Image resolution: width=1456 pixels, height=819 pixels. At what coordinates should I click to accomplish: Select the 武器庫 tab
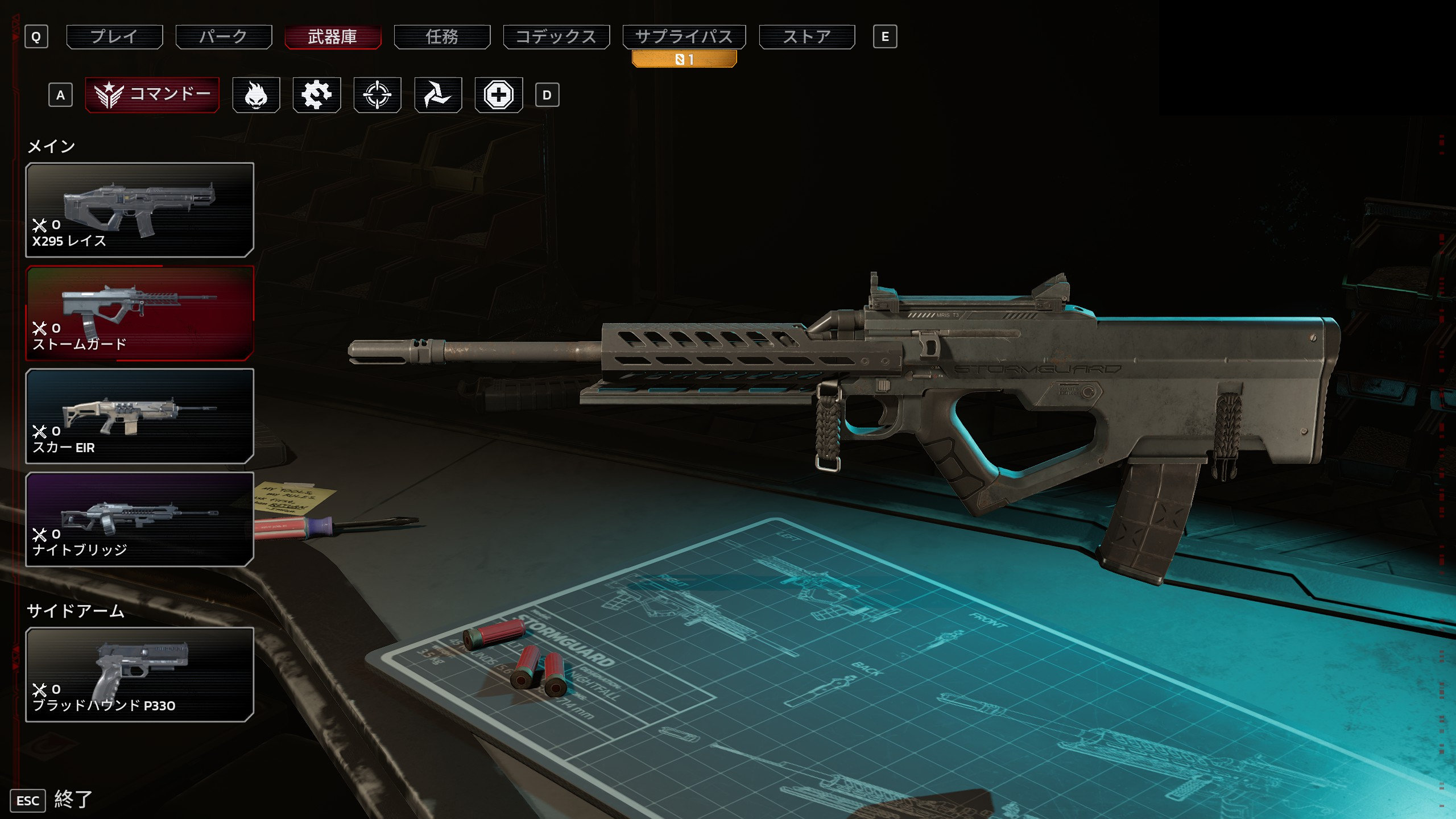[333, 37]
